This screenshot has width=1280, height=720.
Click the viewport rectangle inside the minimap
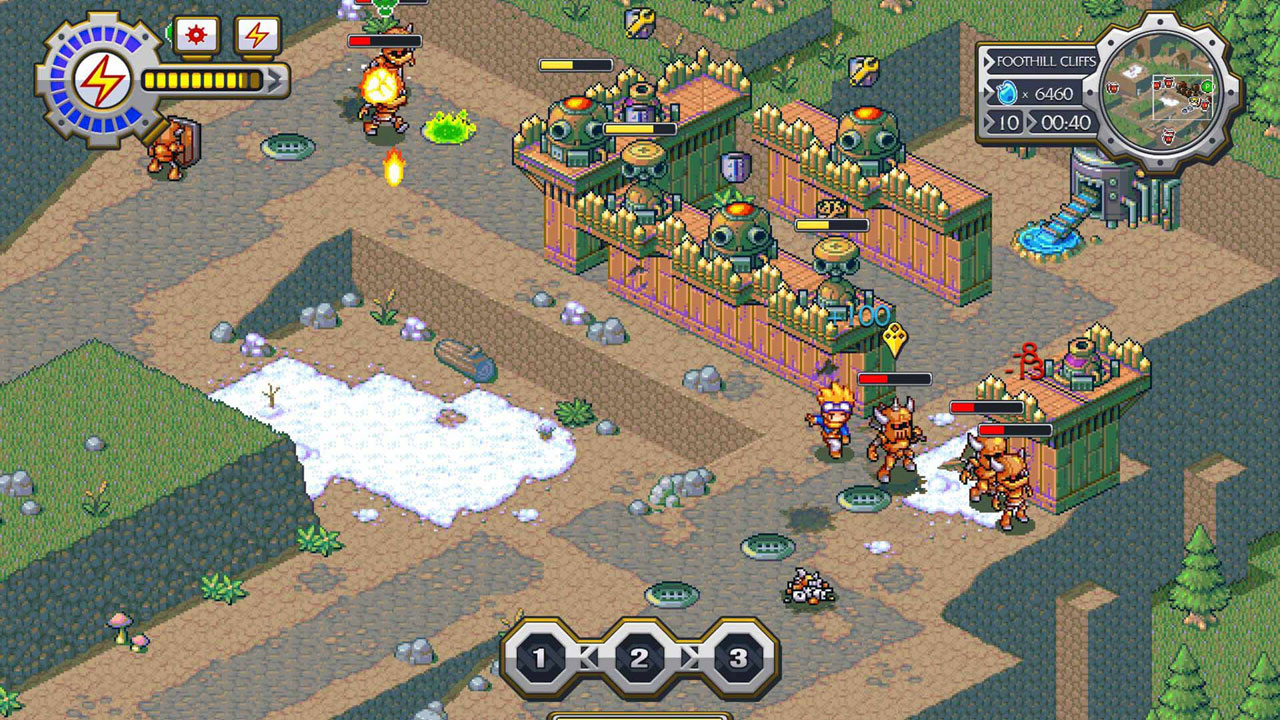(x=1184, y=96)
